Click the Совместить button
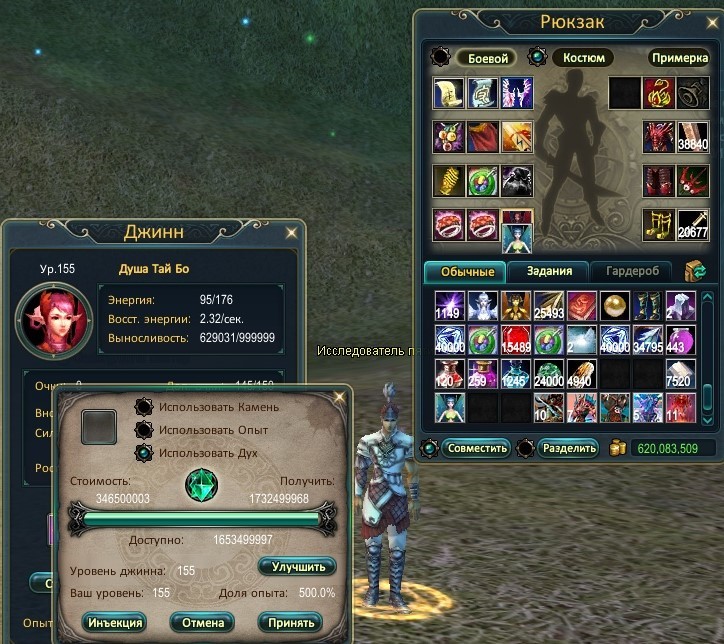724x644 pixels. [476, 447]
